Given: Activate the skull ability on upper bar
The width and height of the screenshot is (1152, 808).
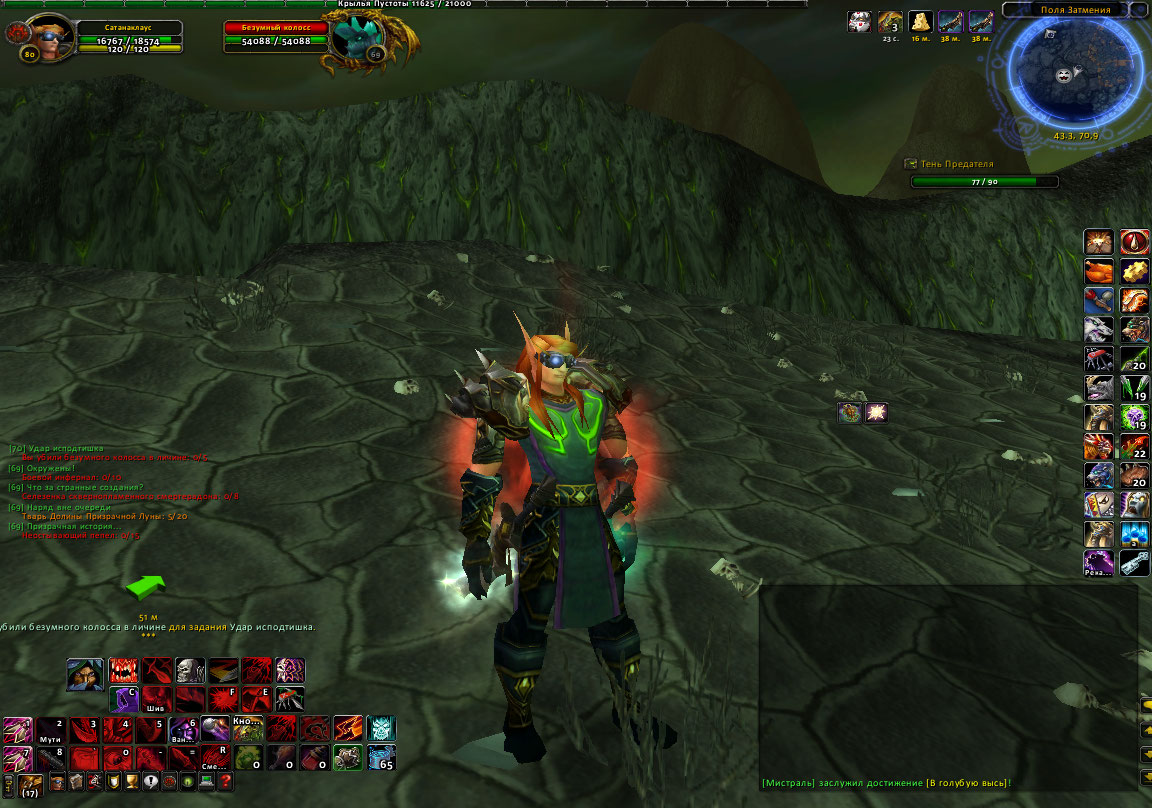Looking at the screenshot, I should click(190, 670).
